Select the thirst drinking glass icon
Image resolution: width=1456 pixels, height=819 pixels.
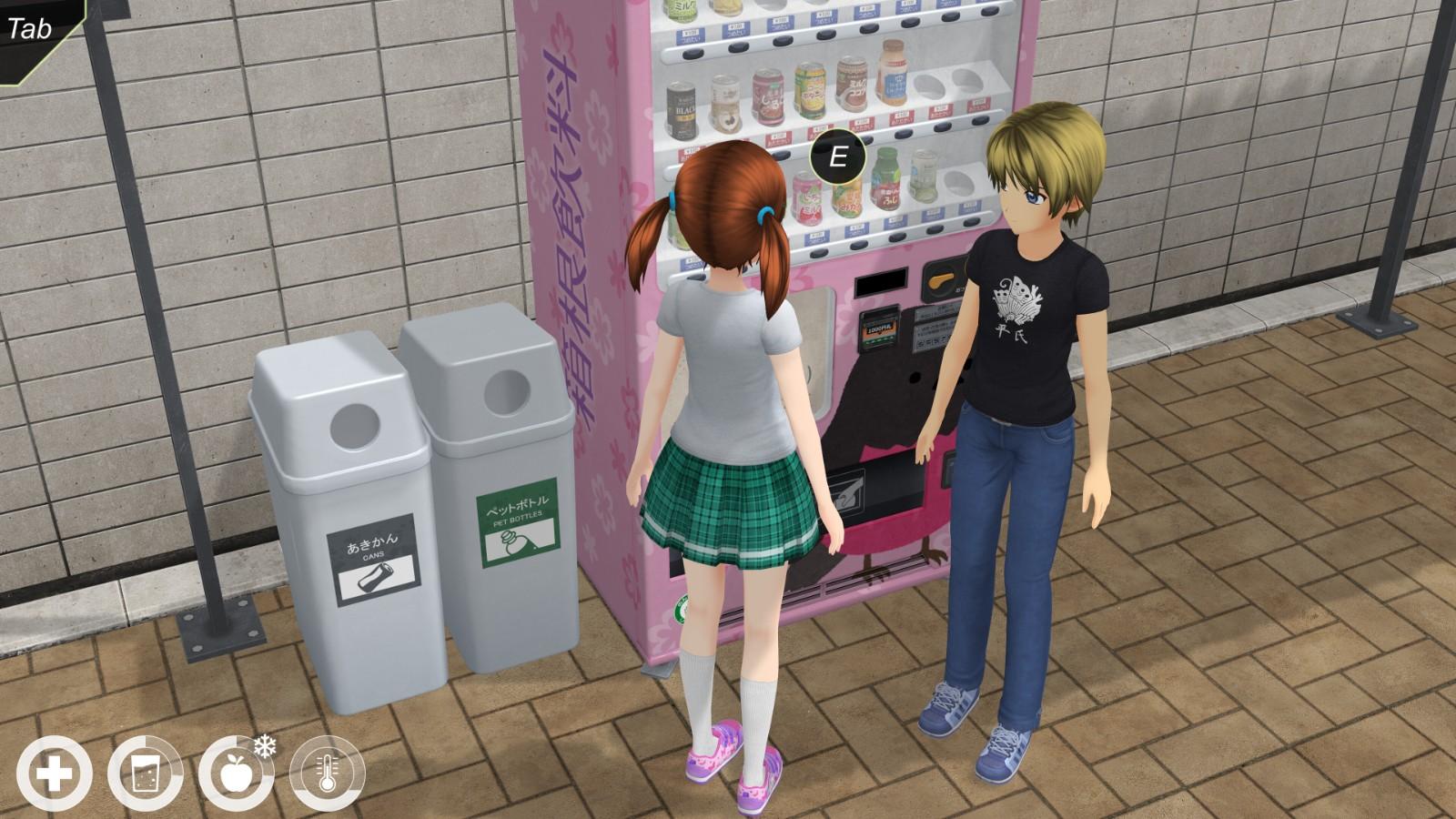coord(145,775)
